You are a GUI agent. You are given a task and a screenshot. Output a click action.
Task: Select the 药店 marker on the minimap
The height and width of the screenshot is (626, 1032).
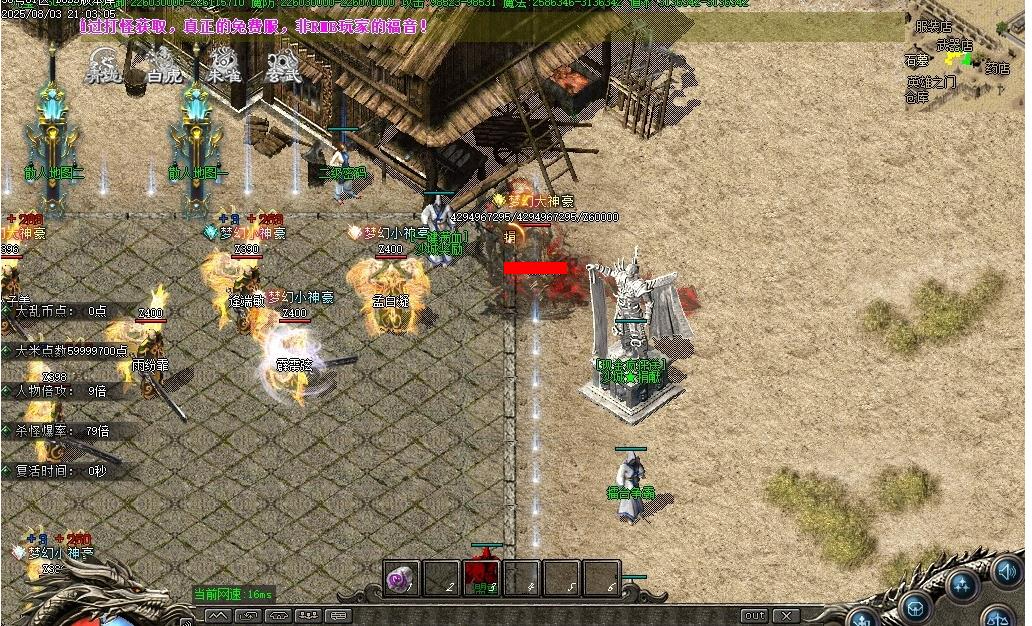(x=996, y=68)
